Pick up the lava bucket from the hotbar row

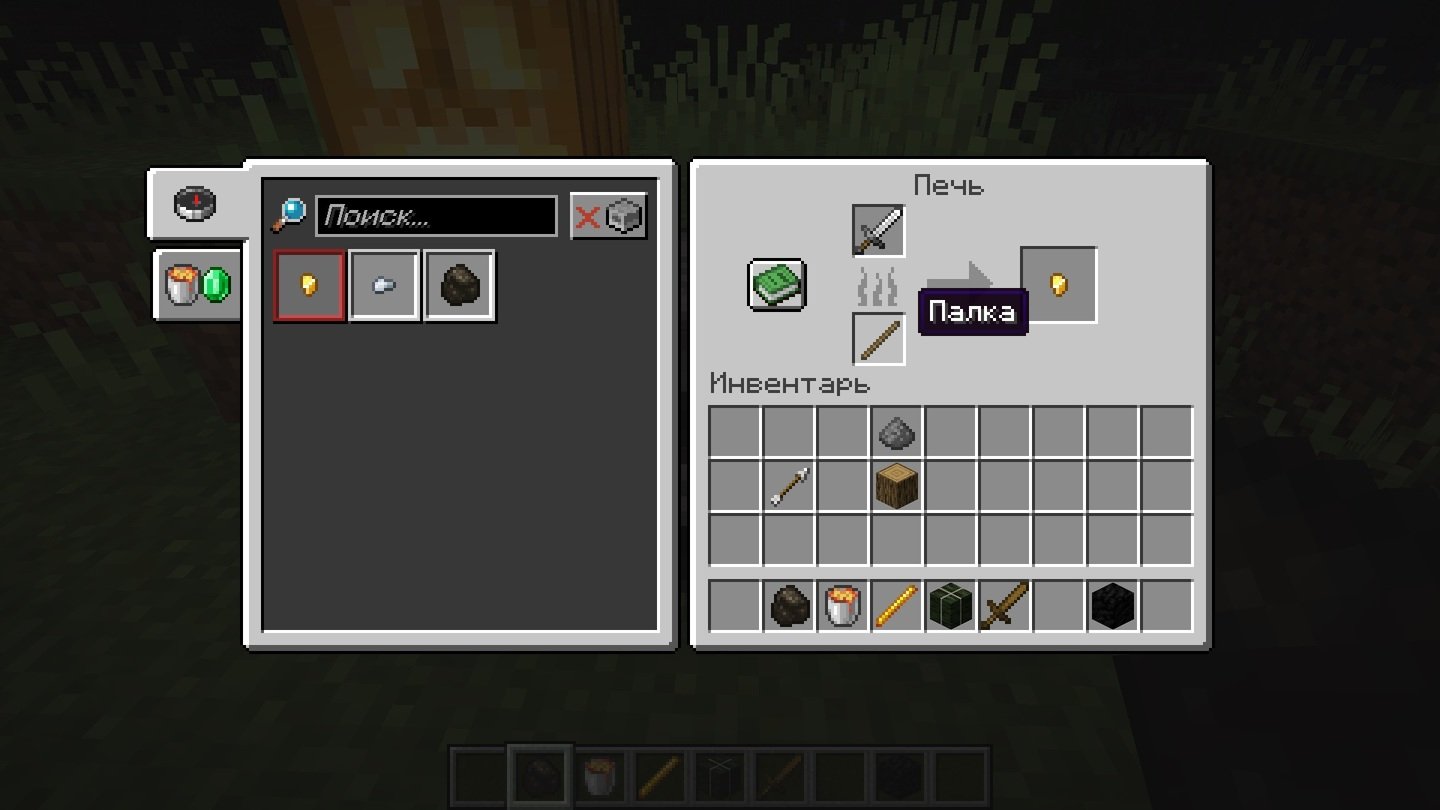(843, 606)
